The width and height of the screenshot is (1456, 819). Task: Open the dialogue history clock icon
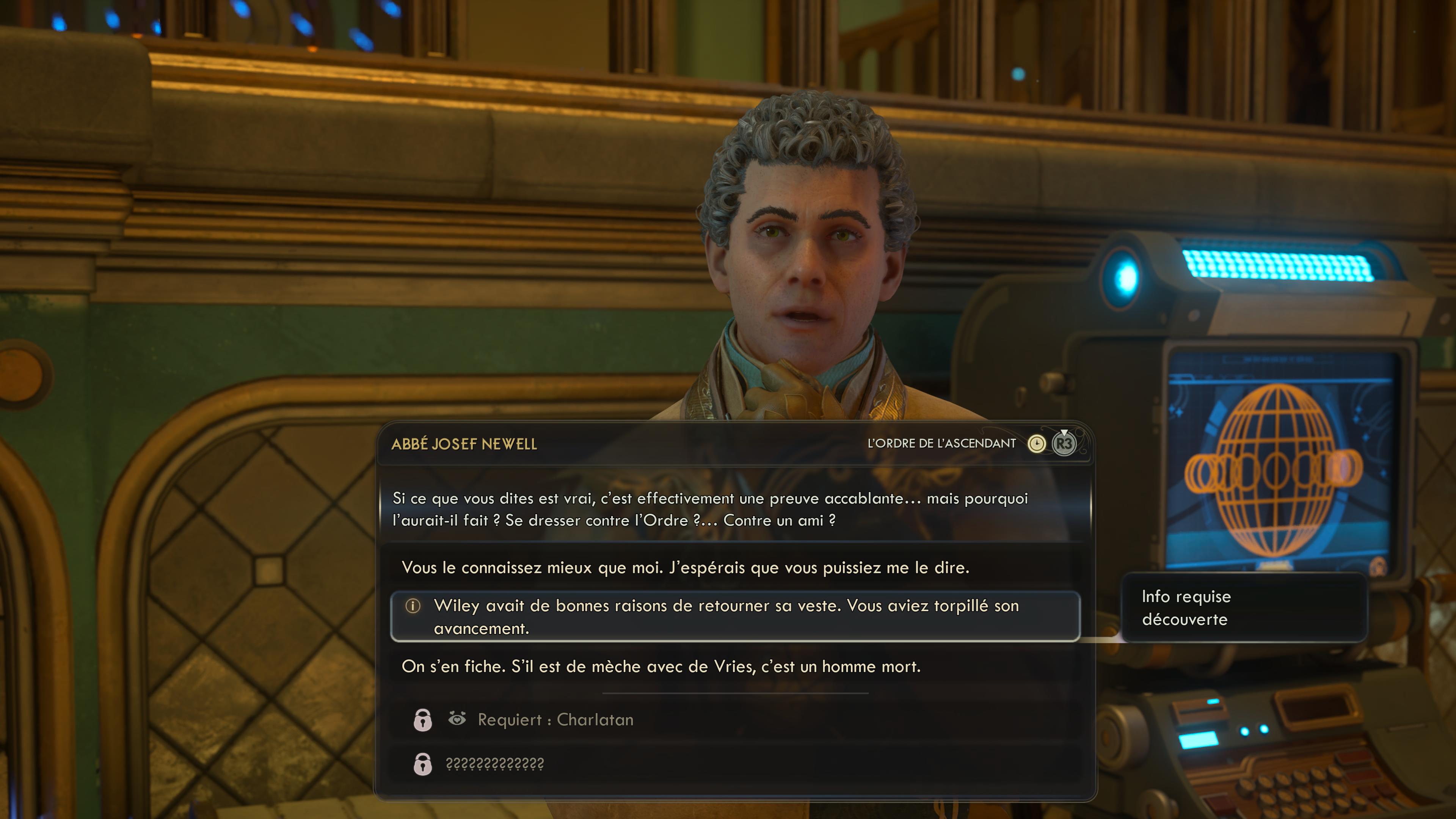[x=1036, y=444]
